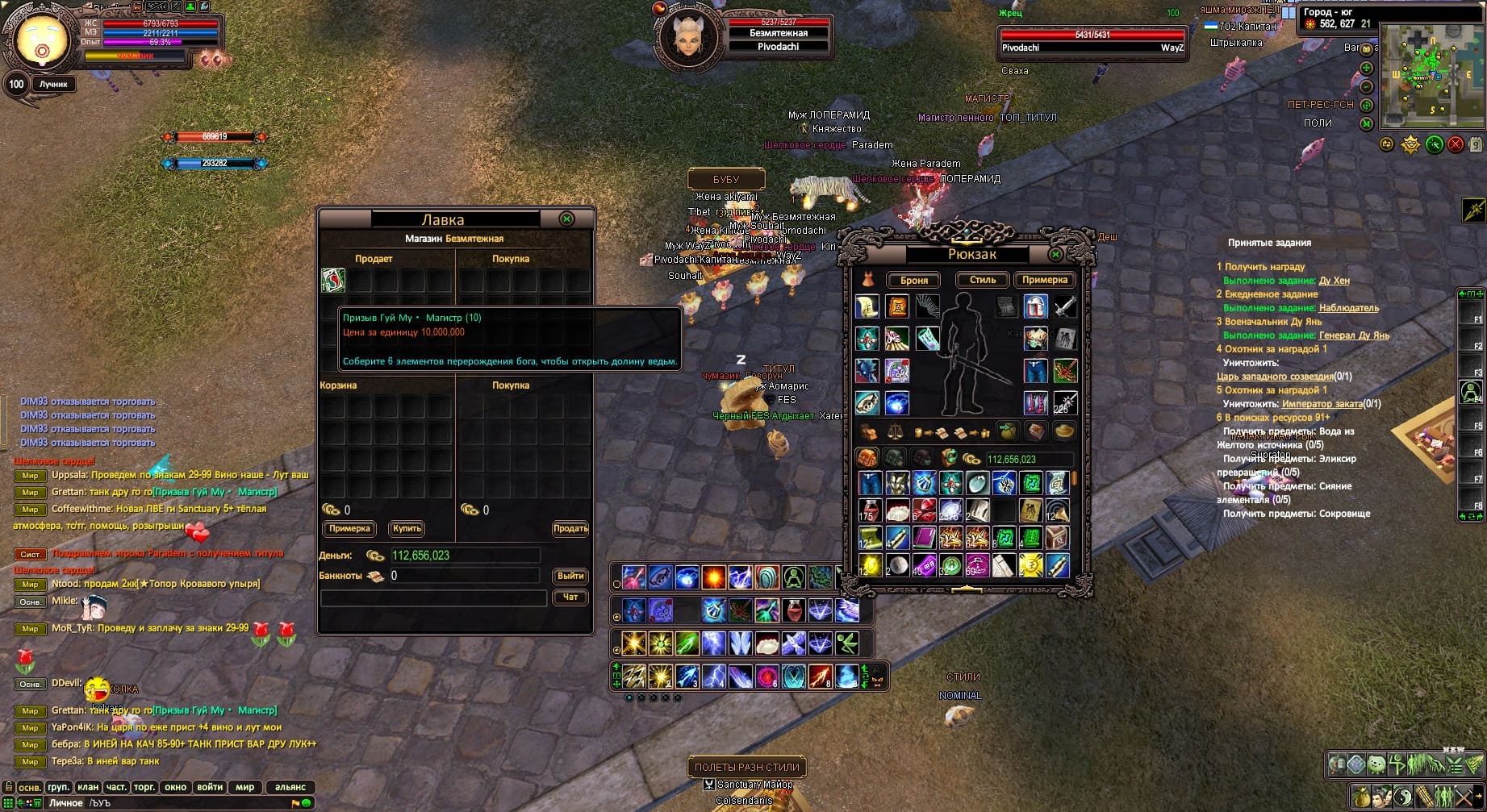Screen dimensions: 1487x812
Task: Close the Рюкзак backpack window
Action: tap(1055, 255)
